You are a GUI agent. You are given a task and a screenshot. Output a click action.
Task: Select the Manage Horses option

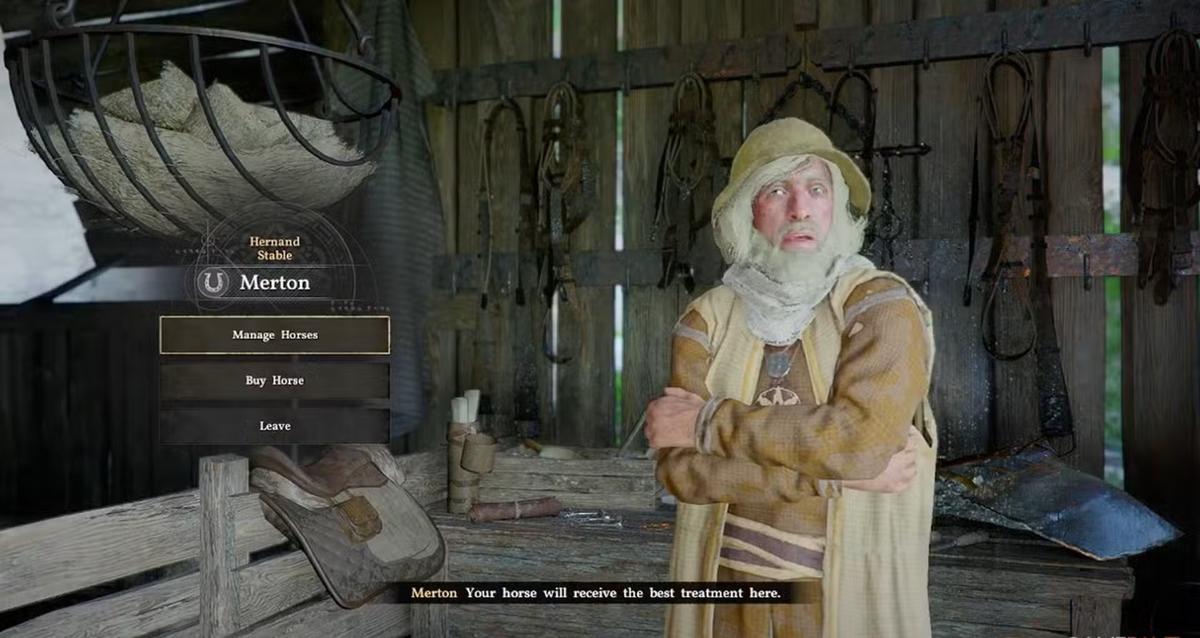click(x=275, y=335)
